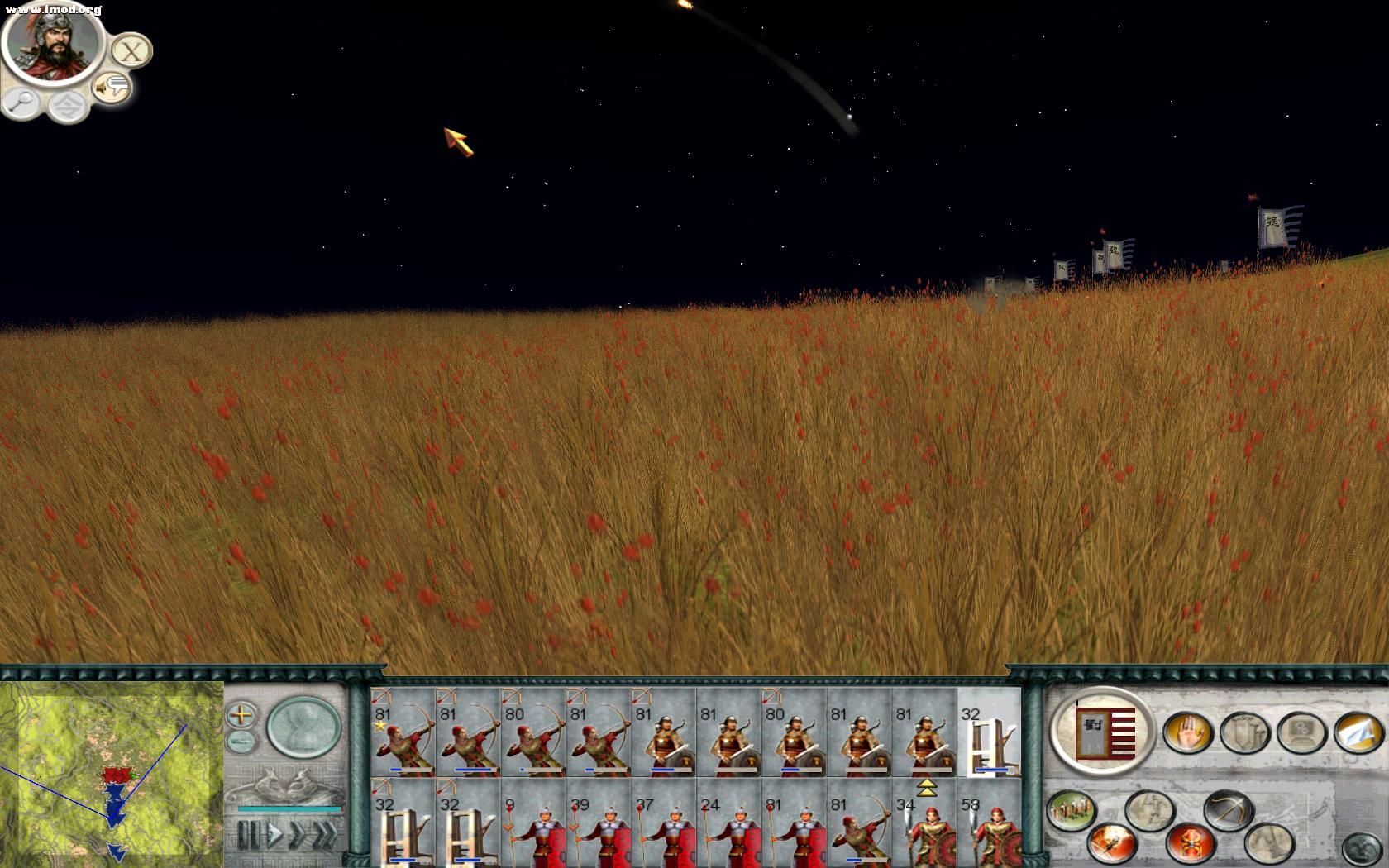Activate the halt order hand icon
This screenshot has height=868, width=1389.
coord(1187,732)
